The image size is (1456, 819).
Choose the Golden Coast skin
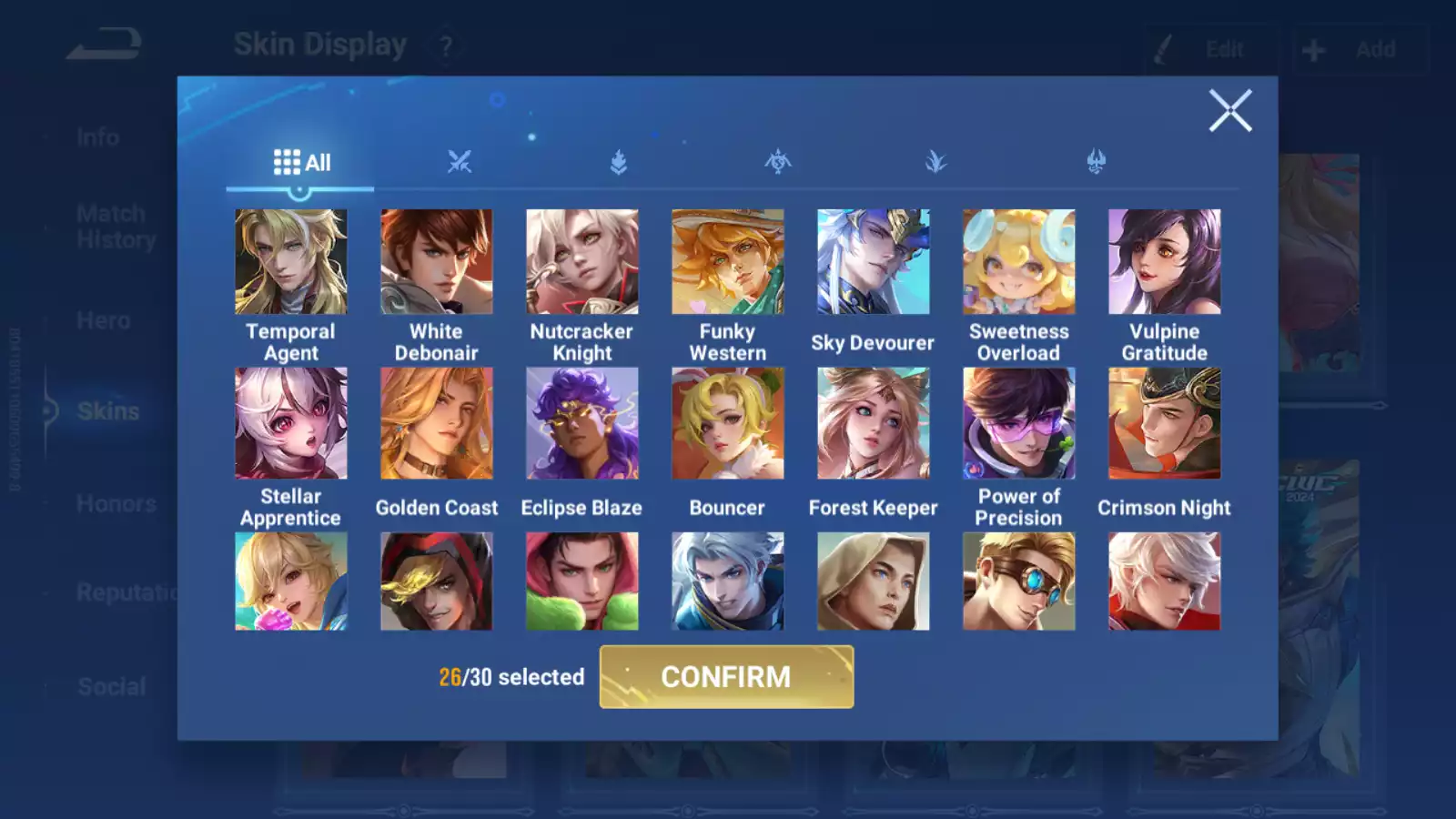pyautogui.click(x=437, y=423)
